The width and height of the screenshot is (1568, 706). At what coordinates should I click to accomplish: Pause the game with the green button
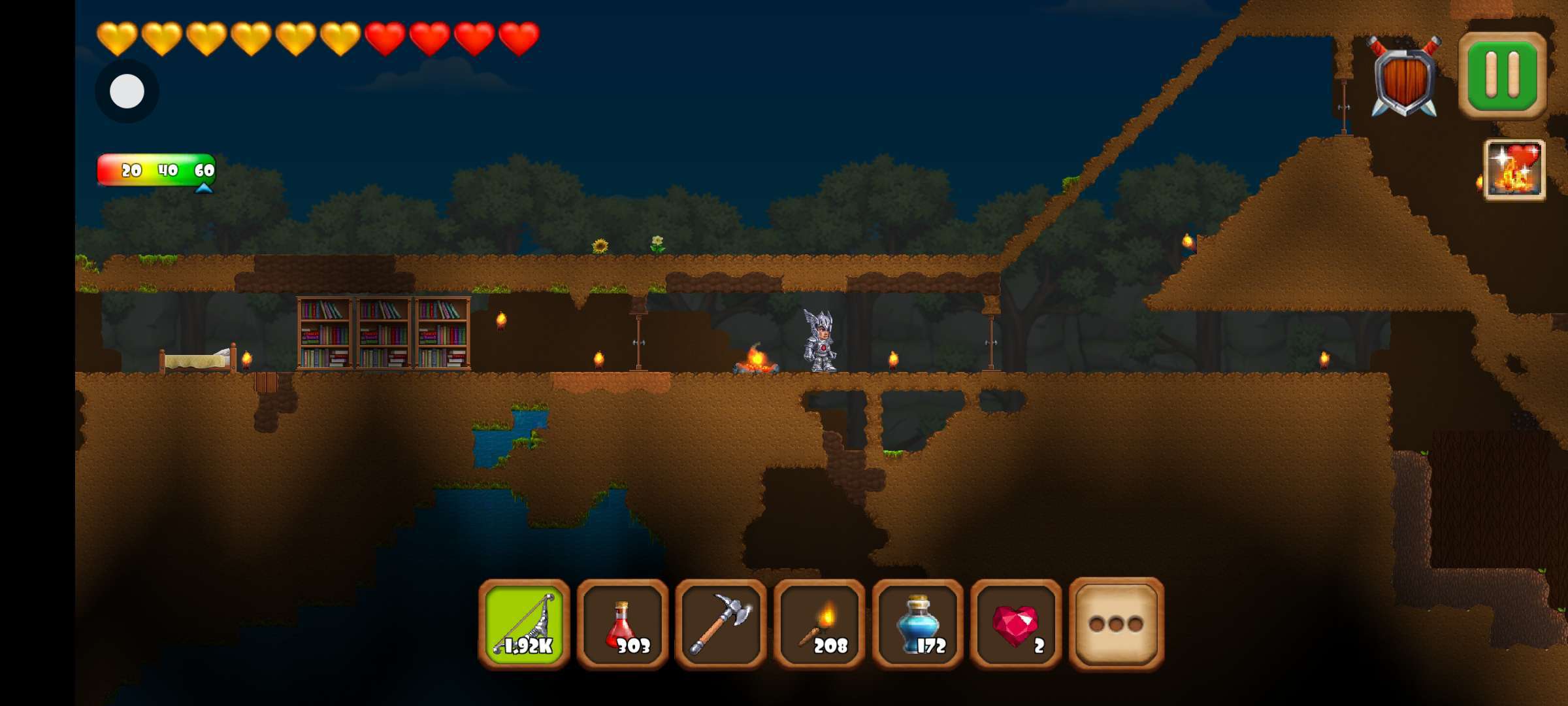1502,75
